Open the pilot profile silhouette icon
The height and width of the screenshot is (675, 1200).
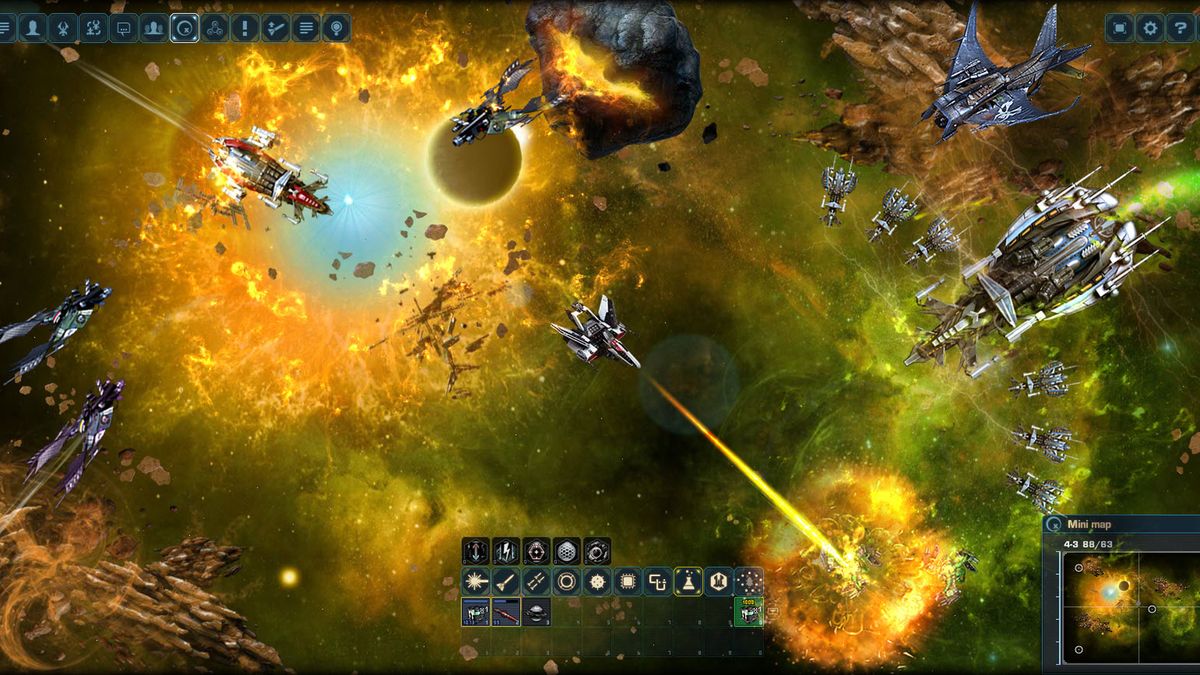[33, 28]
